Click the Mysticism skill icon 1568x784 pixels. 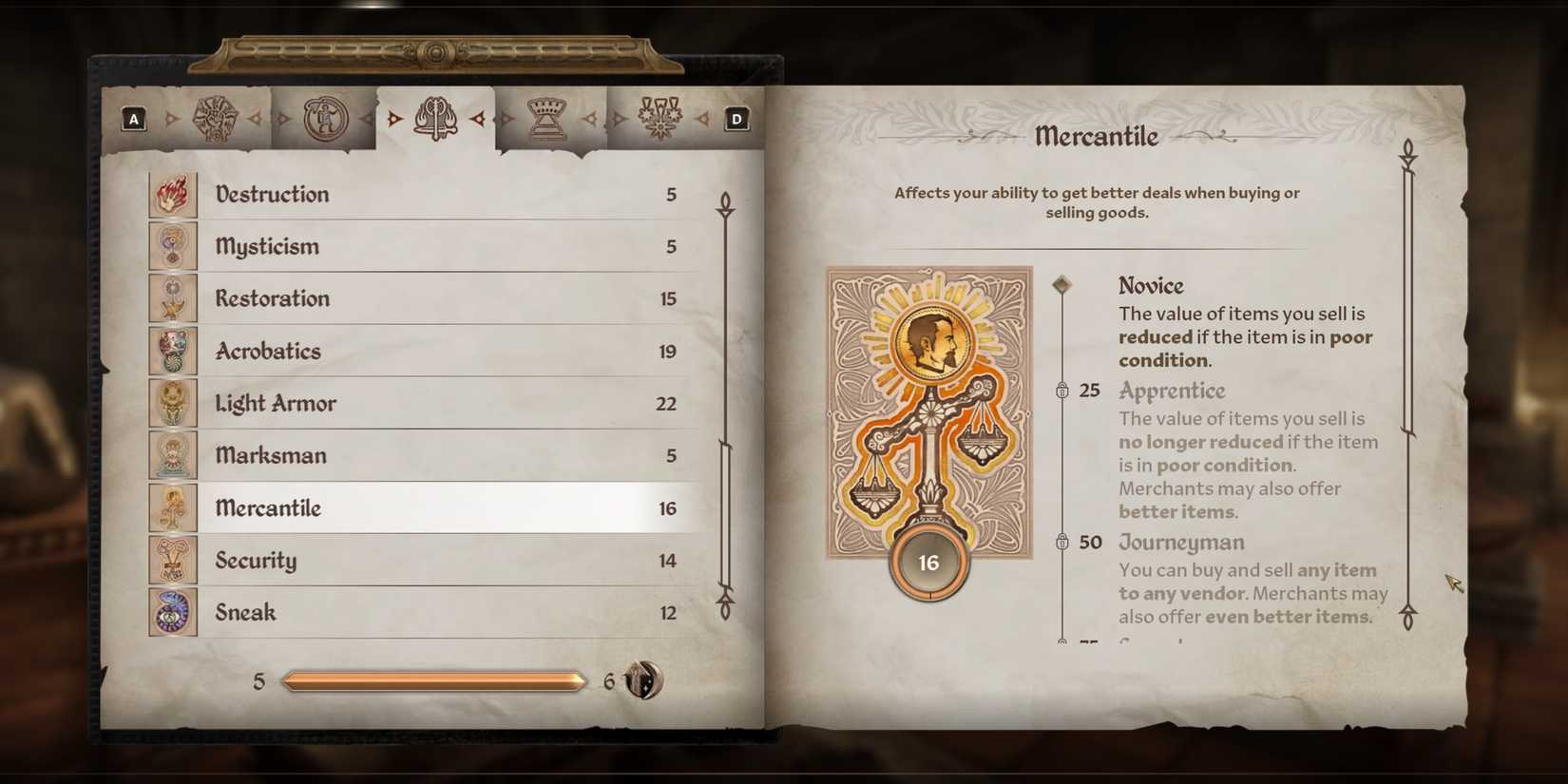click(x=172, y=246)
